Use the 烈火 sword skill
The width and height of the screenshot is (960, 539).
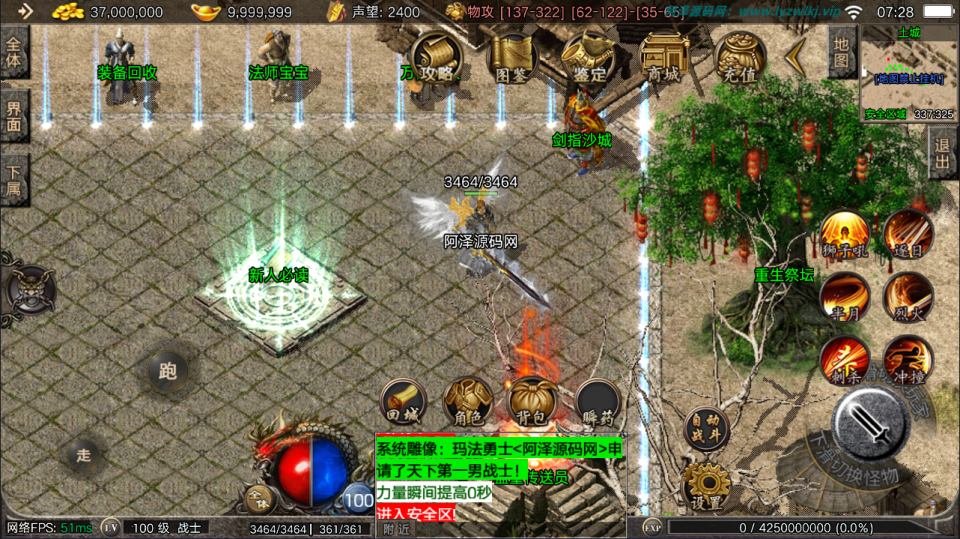(x=907, y=297)
